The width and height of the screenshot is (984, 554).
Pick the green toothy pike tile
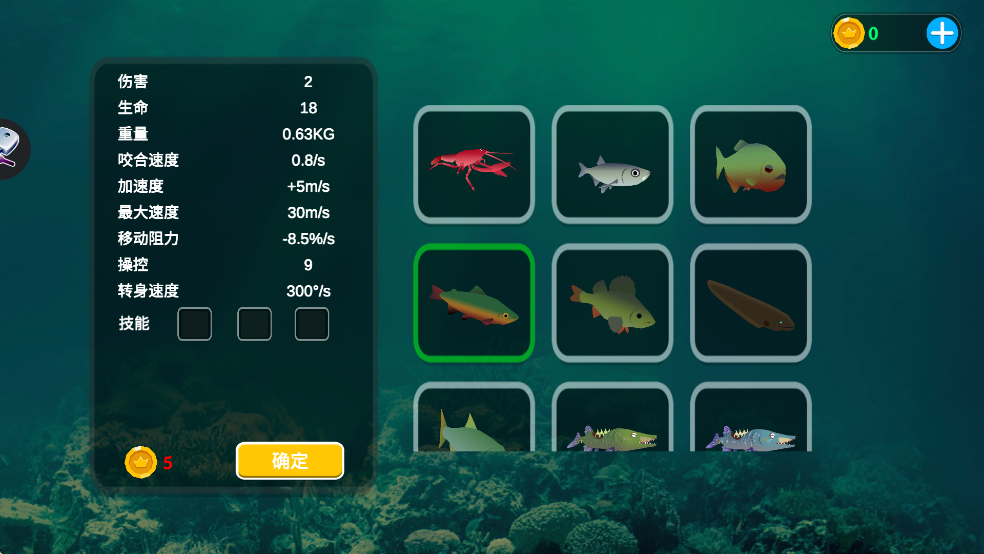(x=612, y=422)
